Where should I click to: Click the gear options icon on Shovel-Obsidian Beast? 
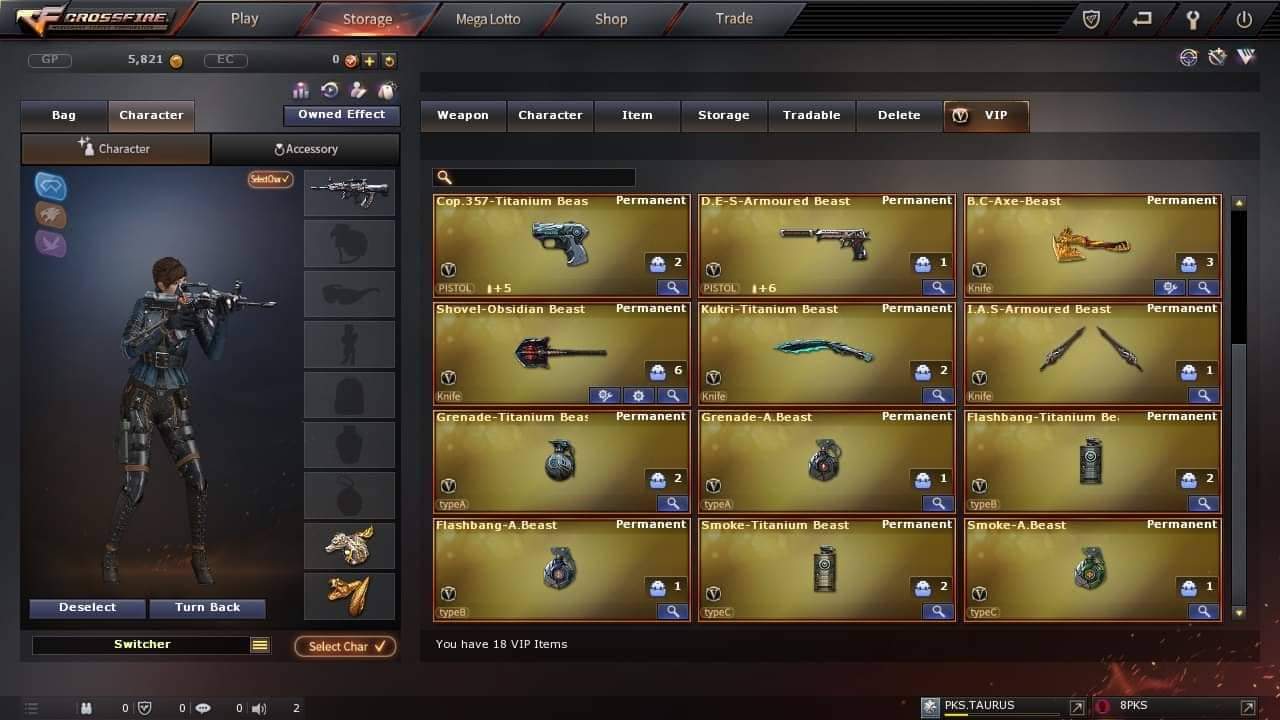click(638, 396)
